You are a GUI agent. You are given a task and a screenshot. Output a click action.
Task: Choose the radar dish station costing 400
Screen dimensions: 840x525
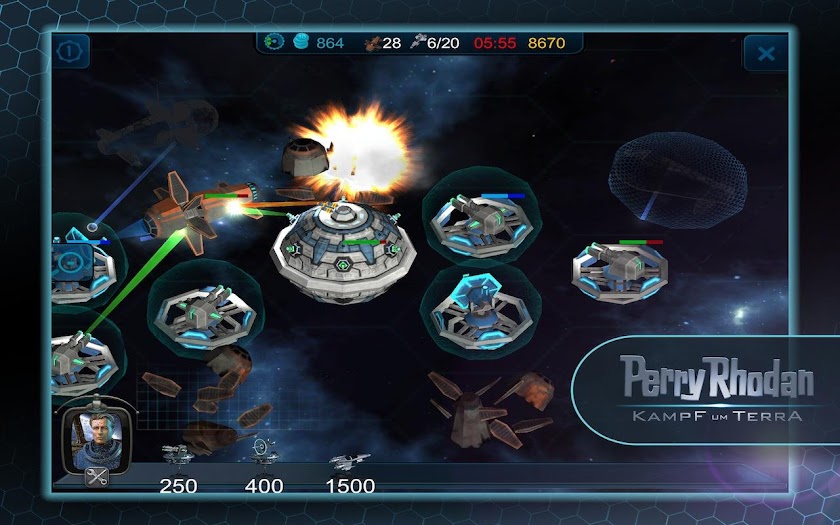pyautogui.click(x=263, y=452)
